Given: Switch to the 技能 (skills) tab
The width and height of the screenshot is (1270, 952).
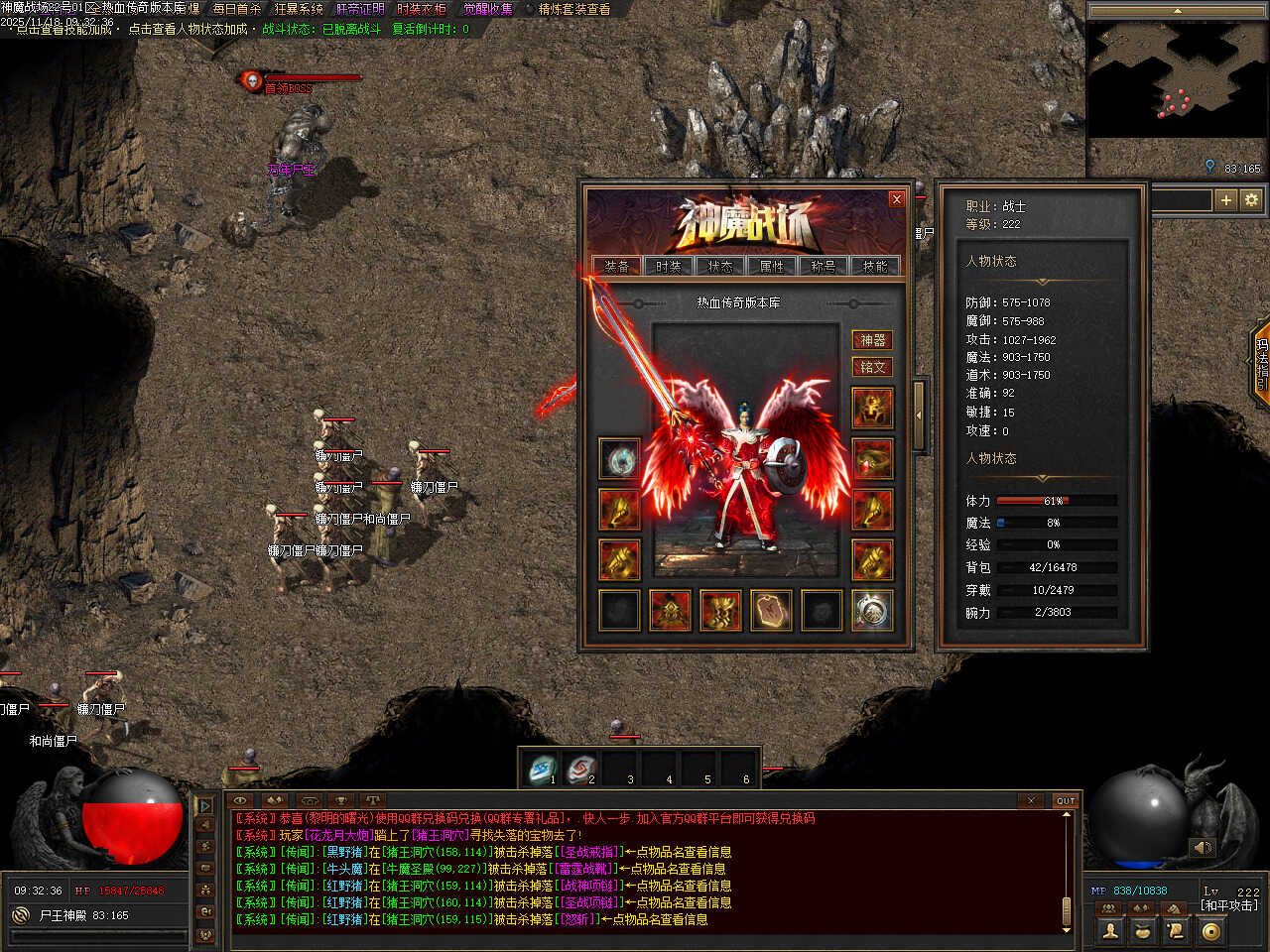Looking at the screenshot, I should click(875, 266).
